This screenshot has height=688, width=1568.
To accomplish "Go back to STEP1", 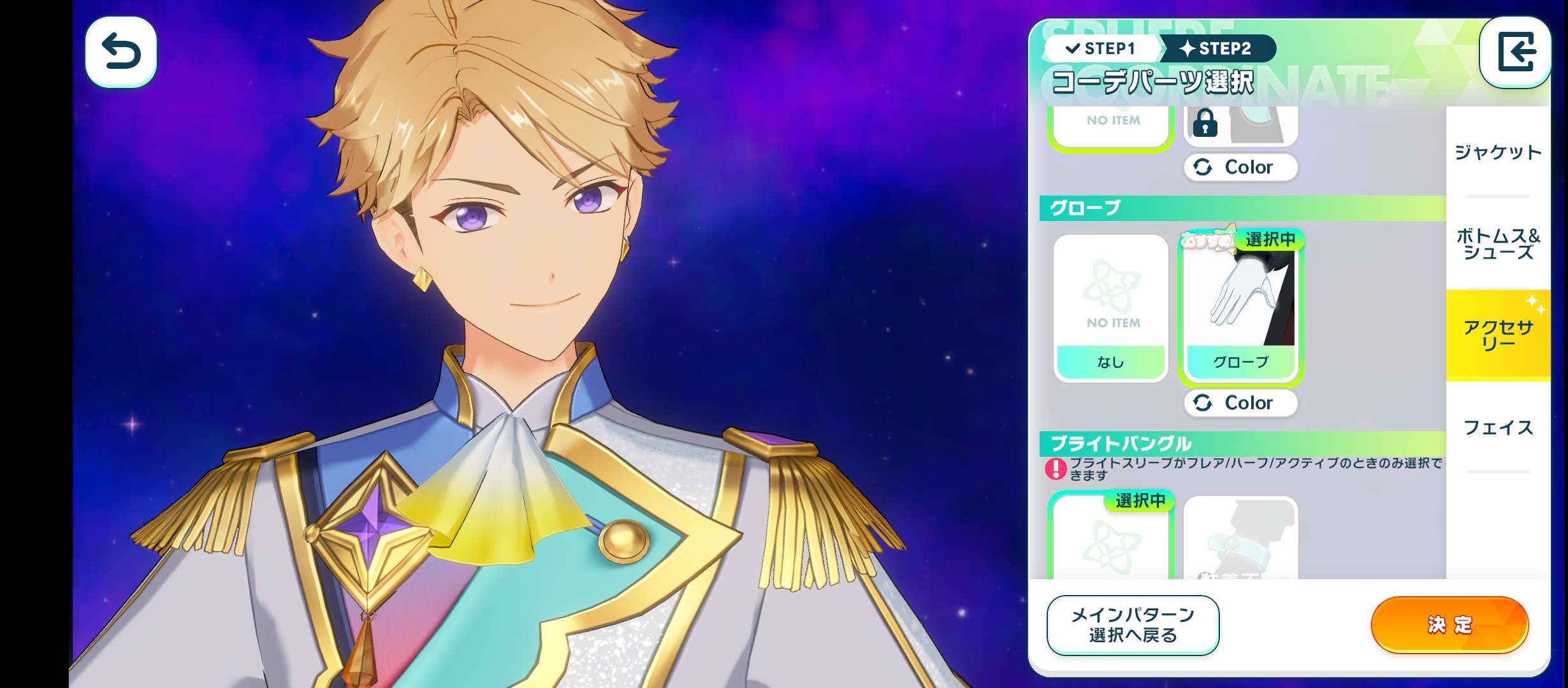I will (1101, 48).
